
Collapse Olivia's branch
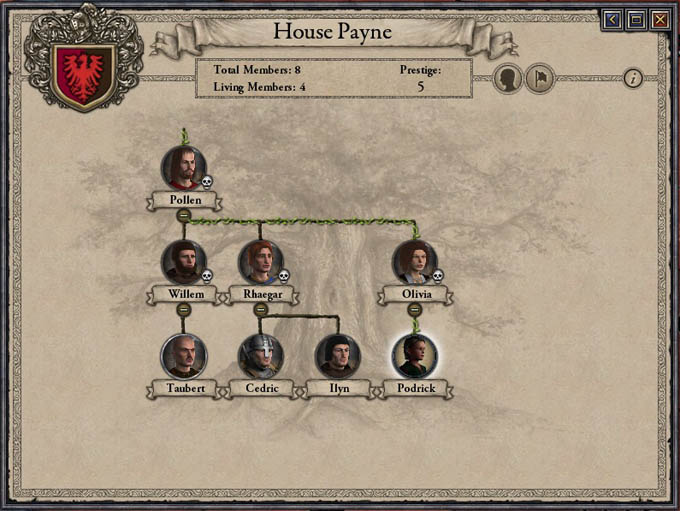coord(414,309)
